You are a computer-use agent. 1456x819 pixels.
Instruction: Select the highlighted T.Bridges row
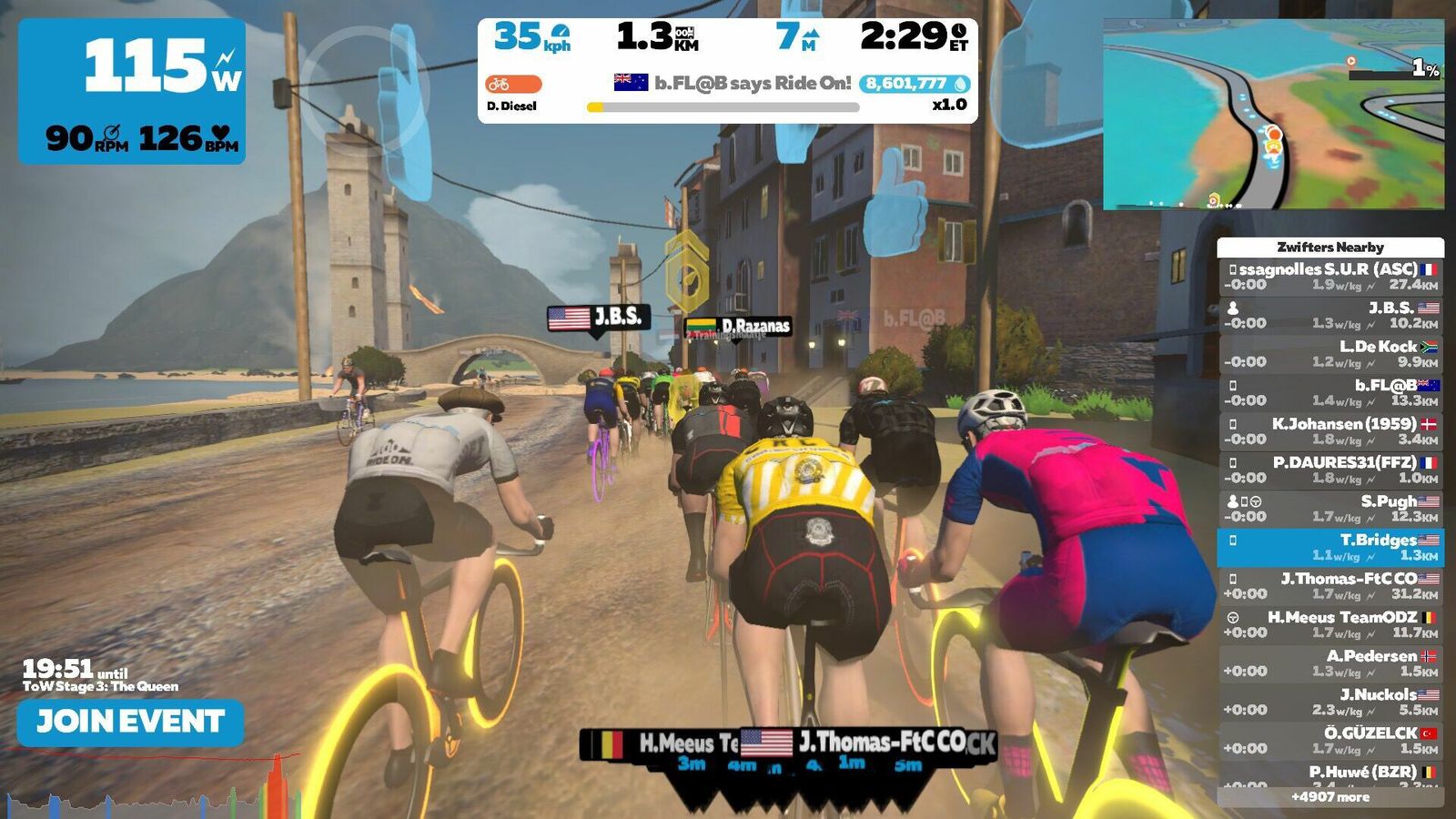coord(1330,547)
